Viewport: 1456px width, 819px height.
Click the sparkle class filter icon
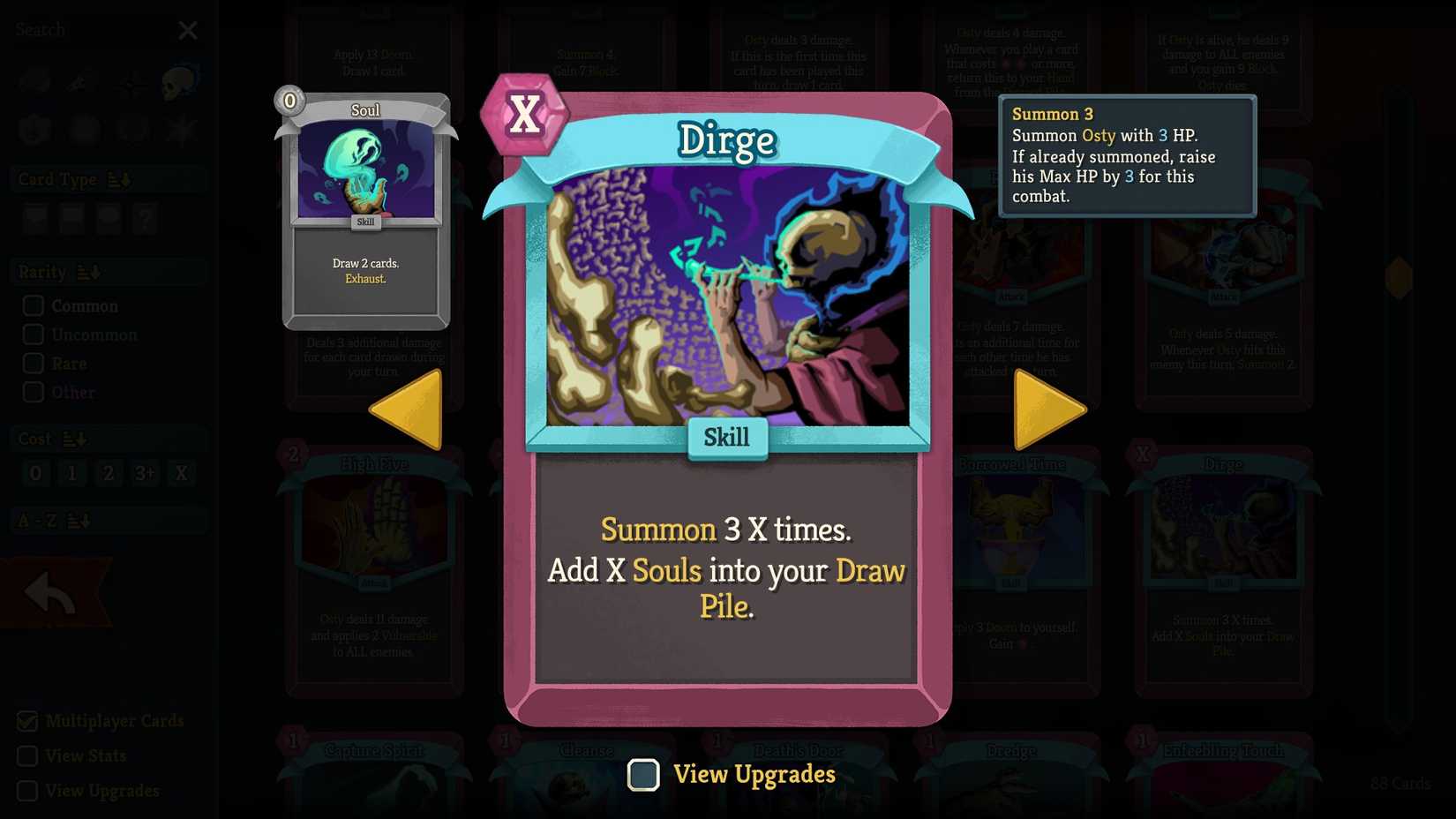pyautogui.click(x=131, y=86)
